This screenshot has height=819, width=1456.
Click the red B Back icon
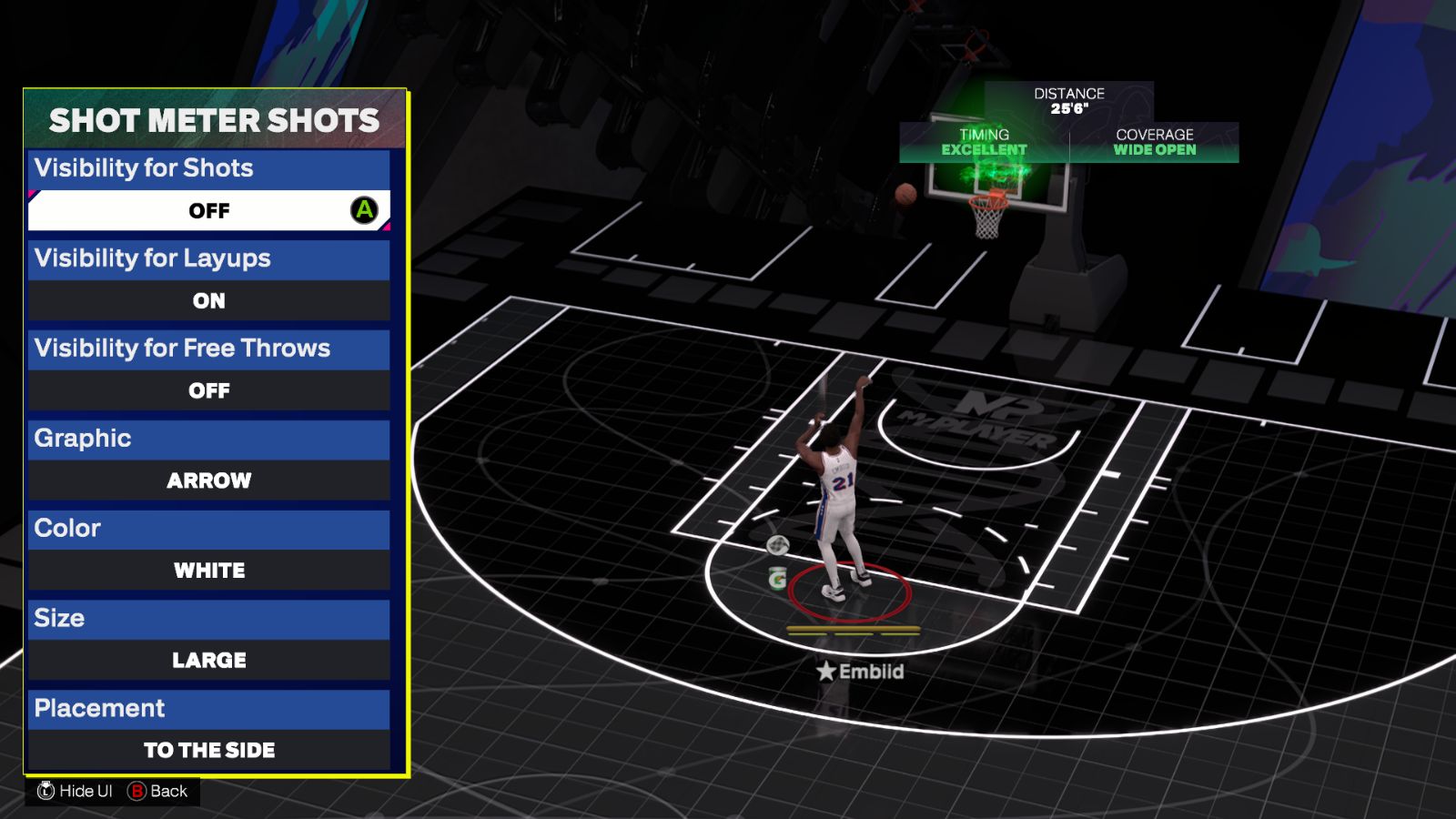click(x=136, y=791)
